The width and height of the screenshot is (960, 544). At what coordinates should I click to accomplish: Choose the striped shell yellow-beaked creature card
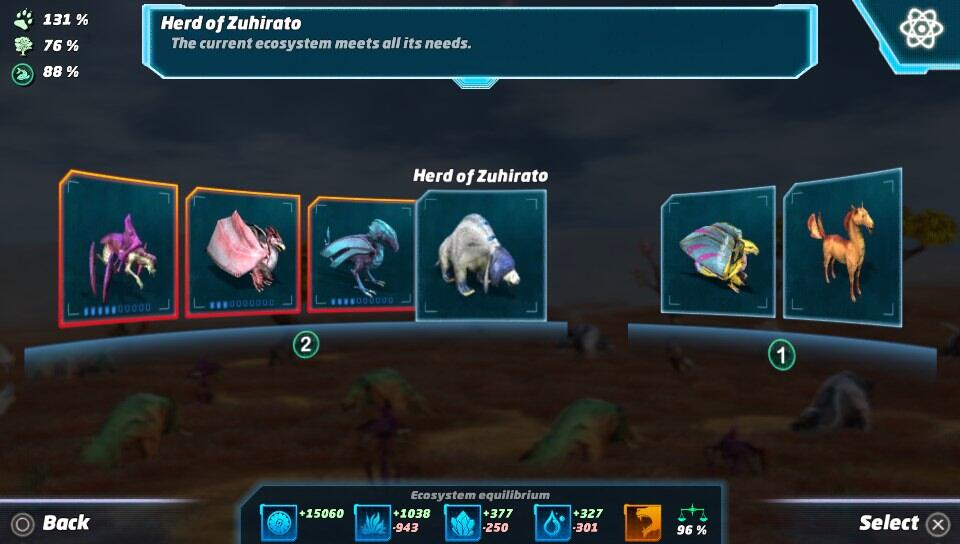[x=717, y=251]
